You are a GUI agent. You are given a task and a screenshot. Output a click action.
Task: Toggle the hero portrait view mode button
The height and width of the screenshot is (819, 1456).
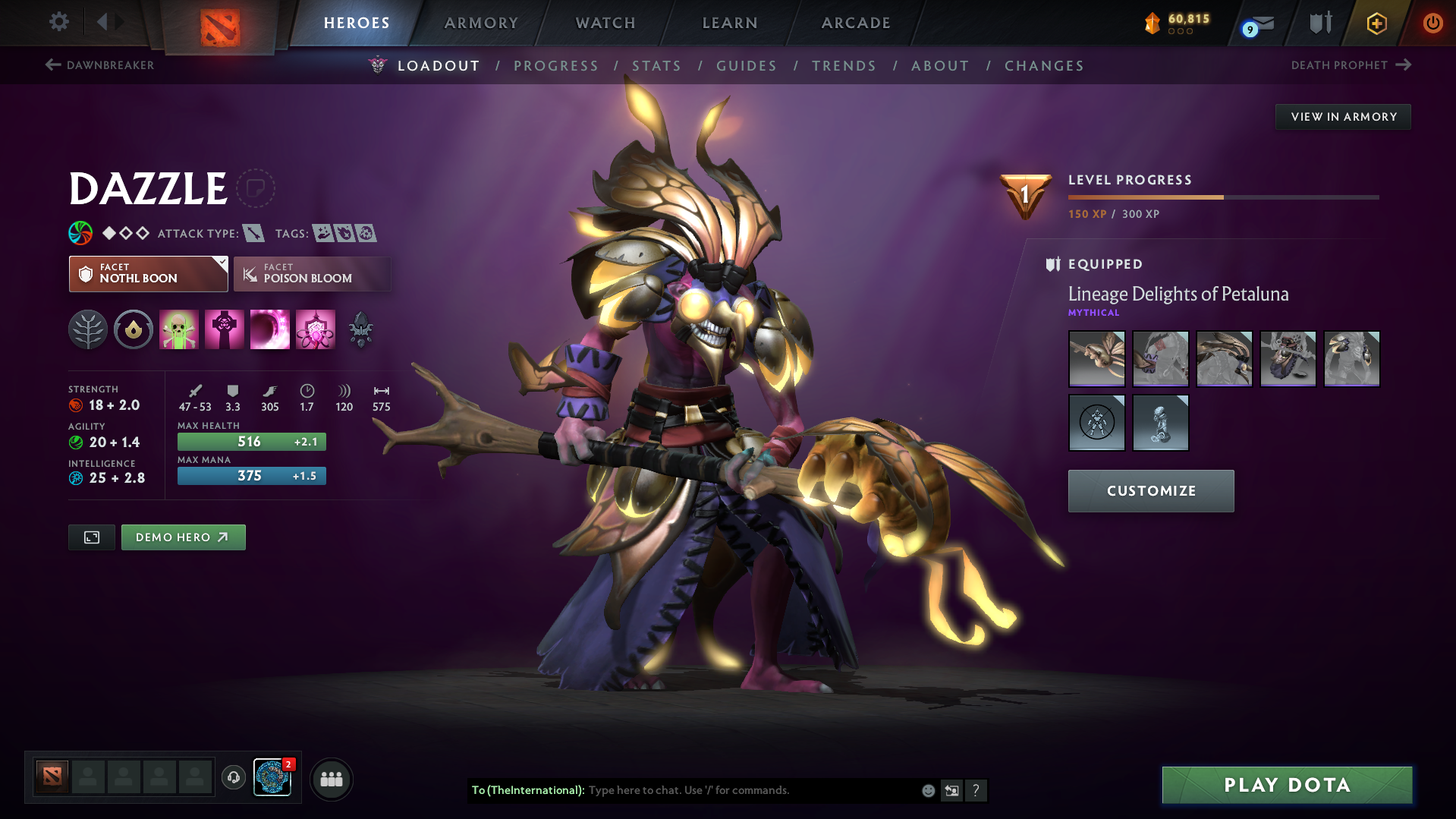(91, 537)
